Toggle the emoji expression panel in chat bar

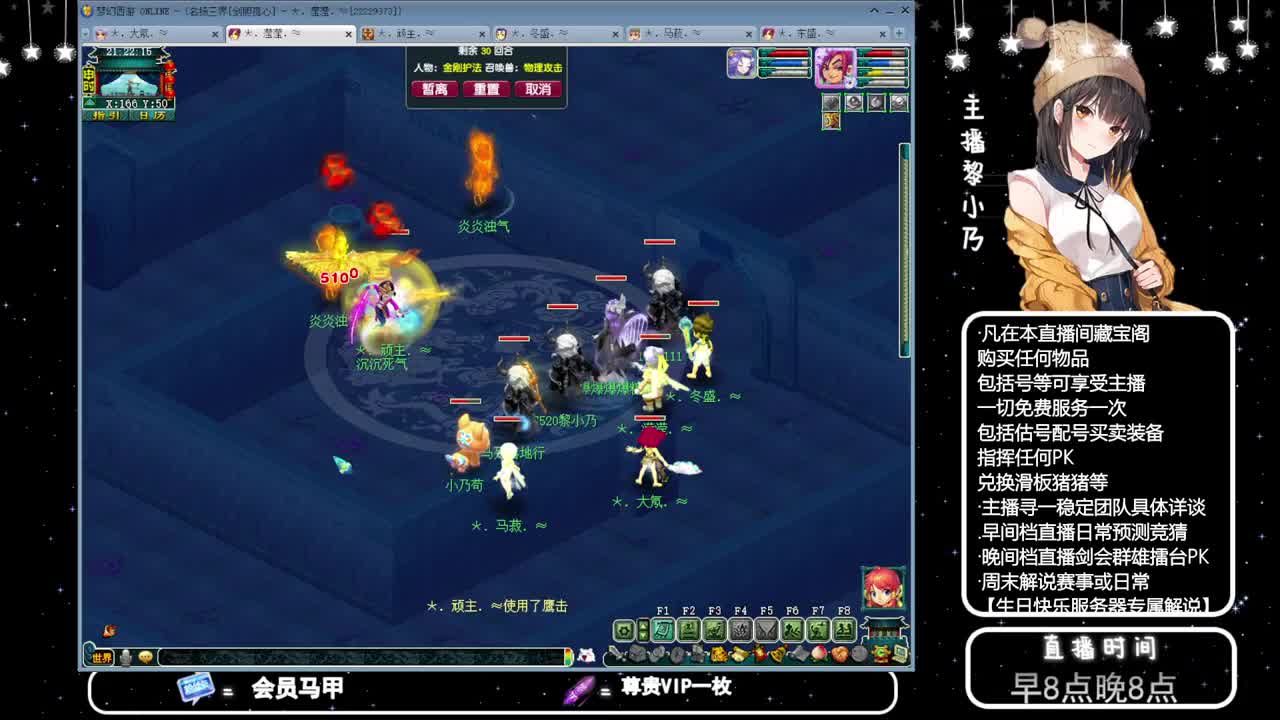click(145, 656)
